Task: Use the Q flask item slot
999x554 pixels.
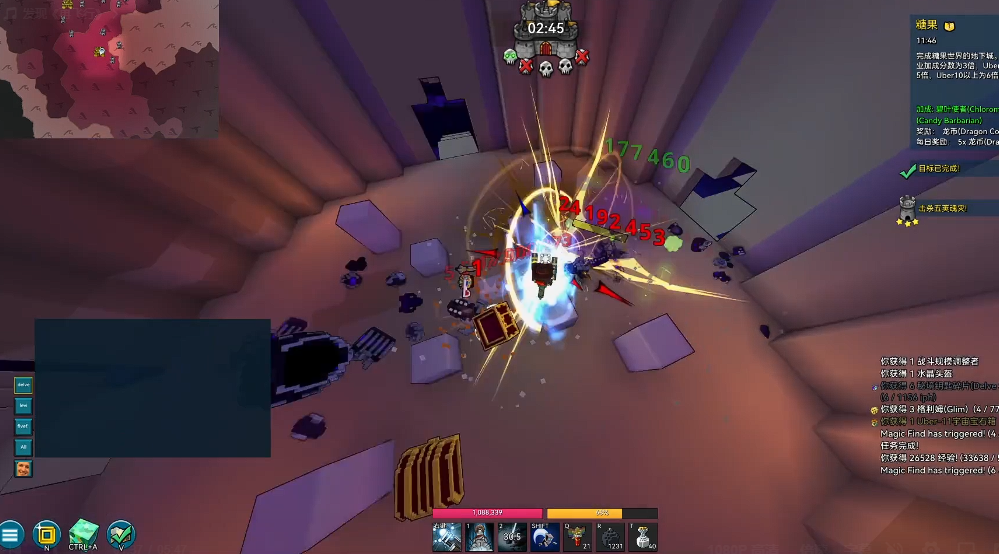Action: [x=577, y=537]
